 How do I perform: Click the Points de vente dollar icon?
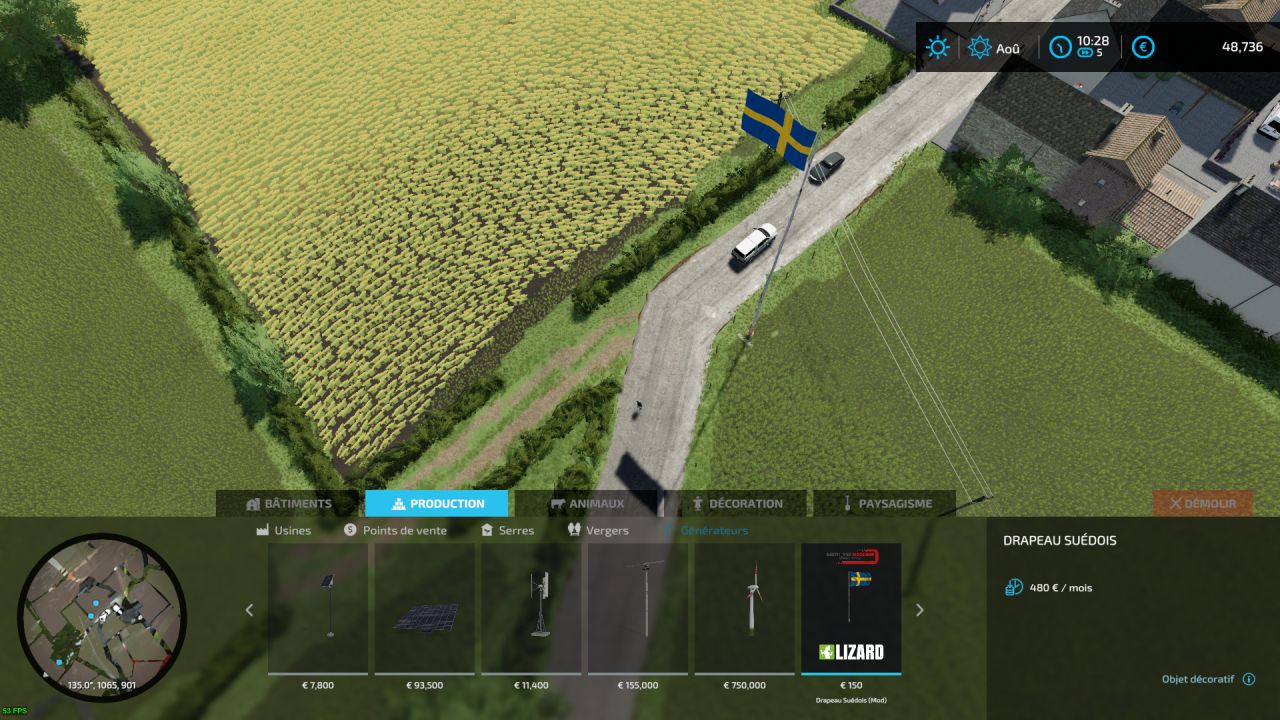349,530
